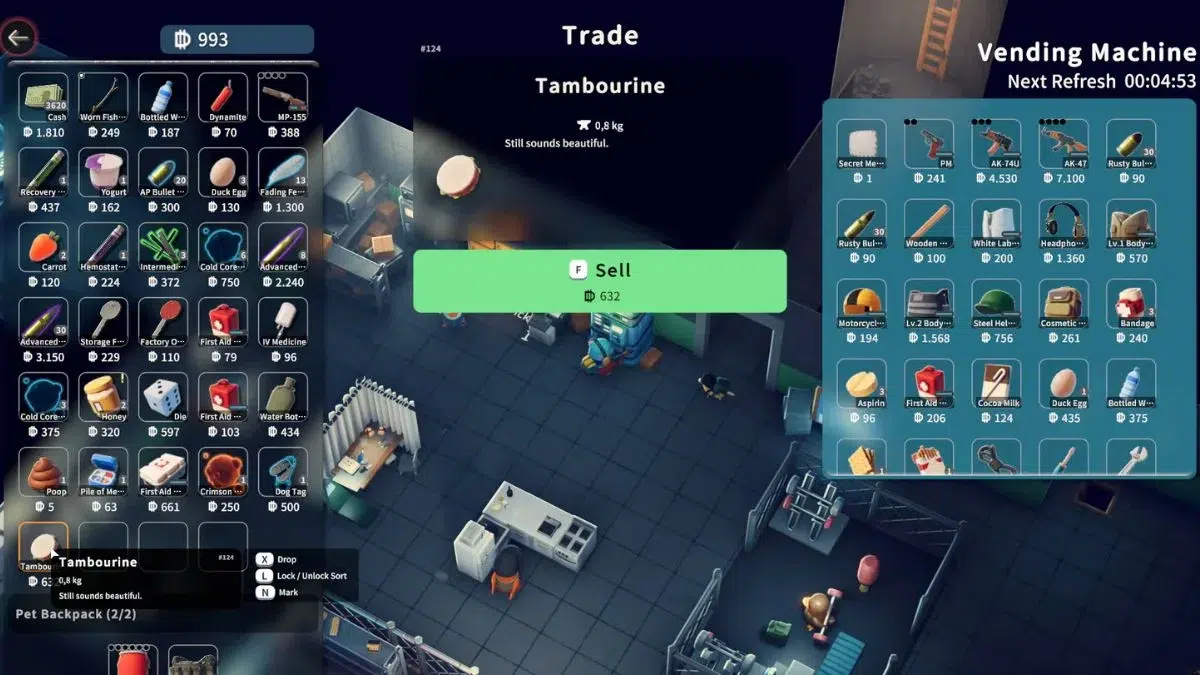Select the MP-155 shotgun slot
The height and width of the screenshot is (675, 1200).
(x=283, y=97)
